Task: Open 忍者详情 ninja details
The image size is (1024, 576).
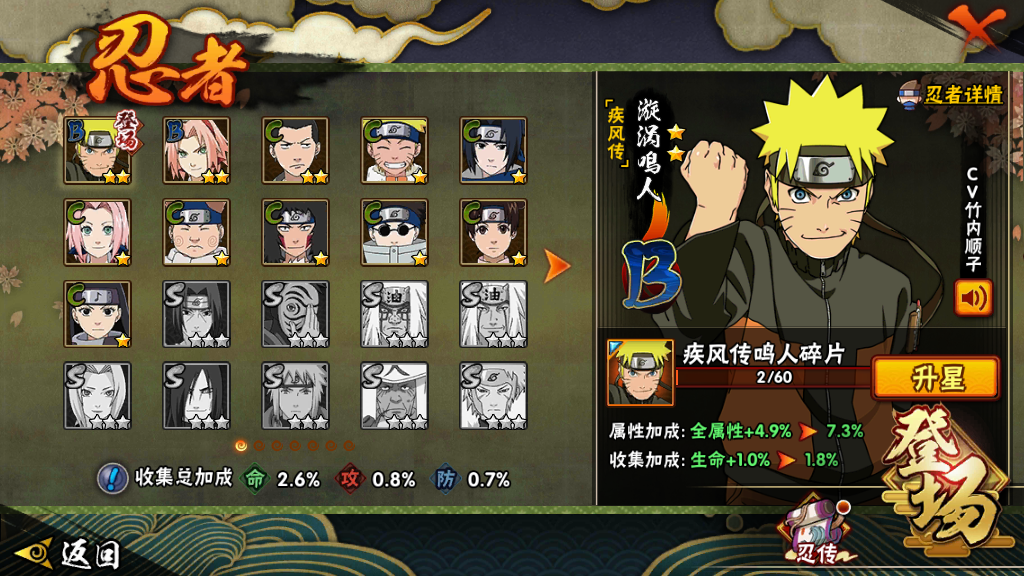Action: [950, 95]
